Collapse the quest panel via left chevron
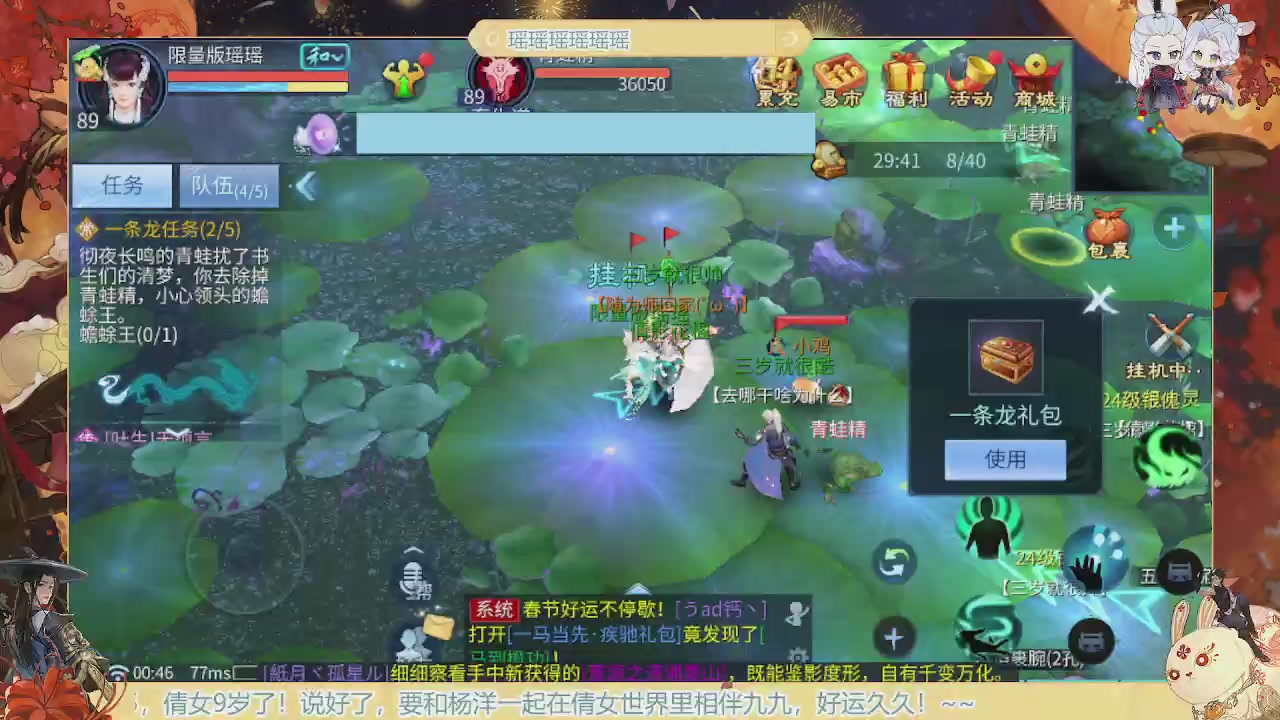 pyautogui.click(x=306, y=187)
